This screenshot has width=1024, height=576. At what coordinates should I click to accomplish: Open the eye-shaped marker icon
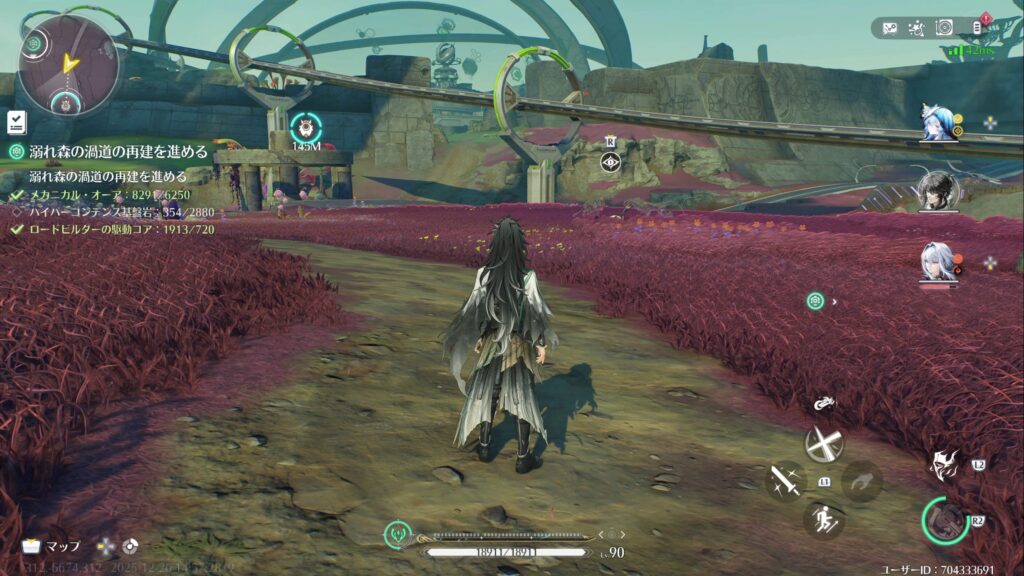pyautogui.click(x=609, y=161)
